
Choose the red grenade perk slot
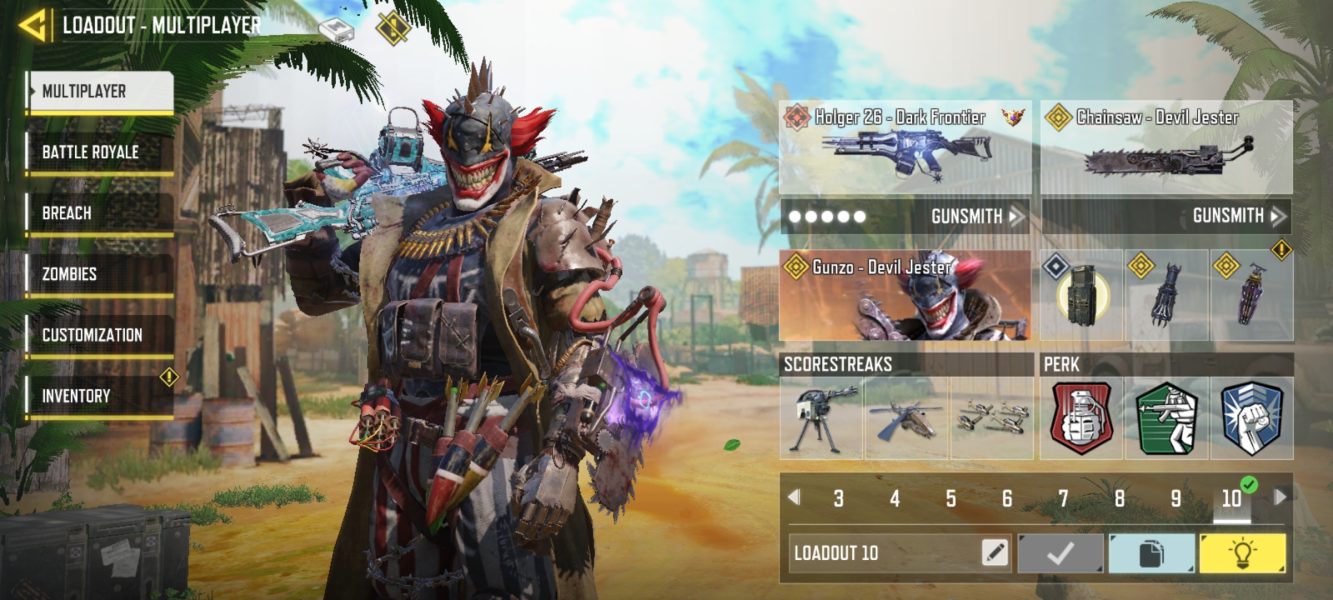(1081, 418)
